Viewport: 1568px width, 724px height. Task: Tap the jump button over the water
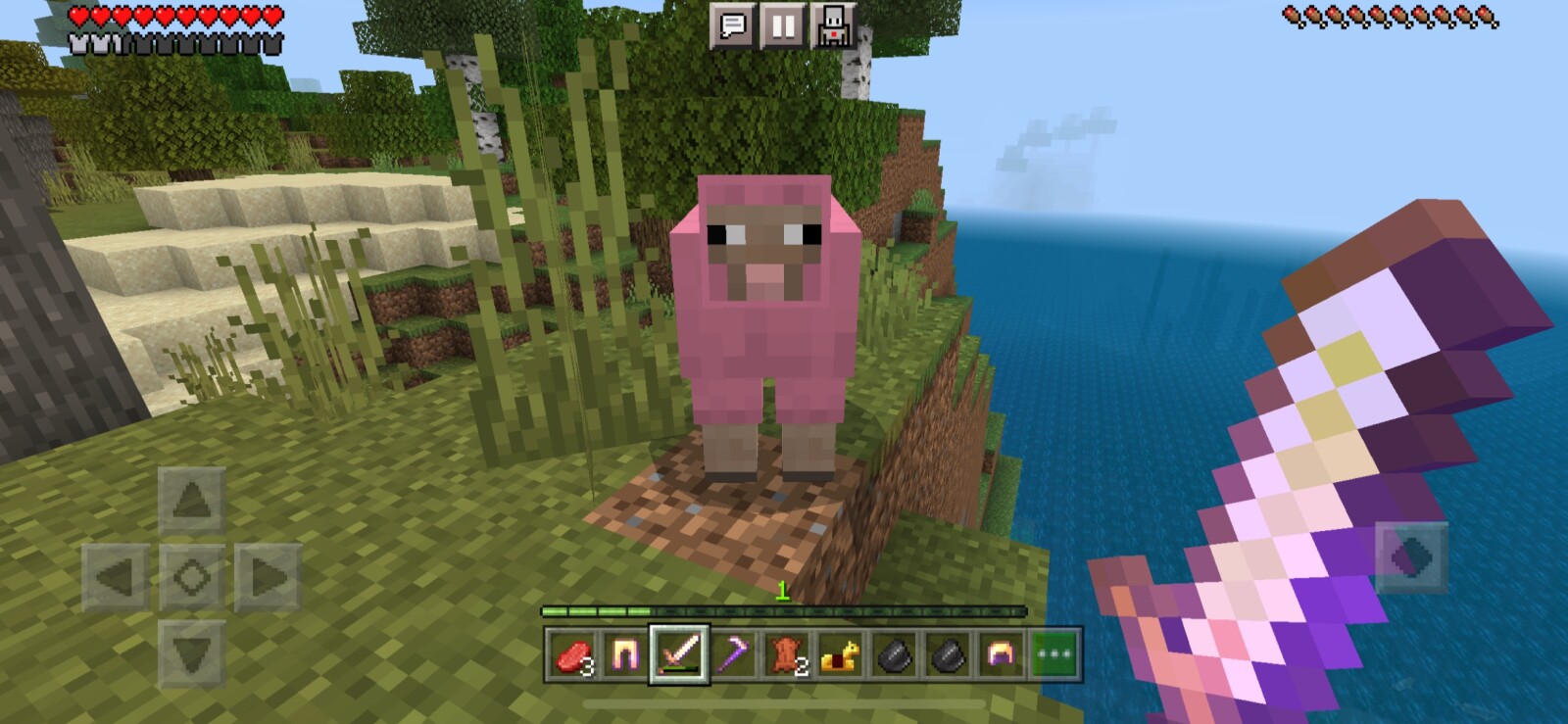[1411, 557]
